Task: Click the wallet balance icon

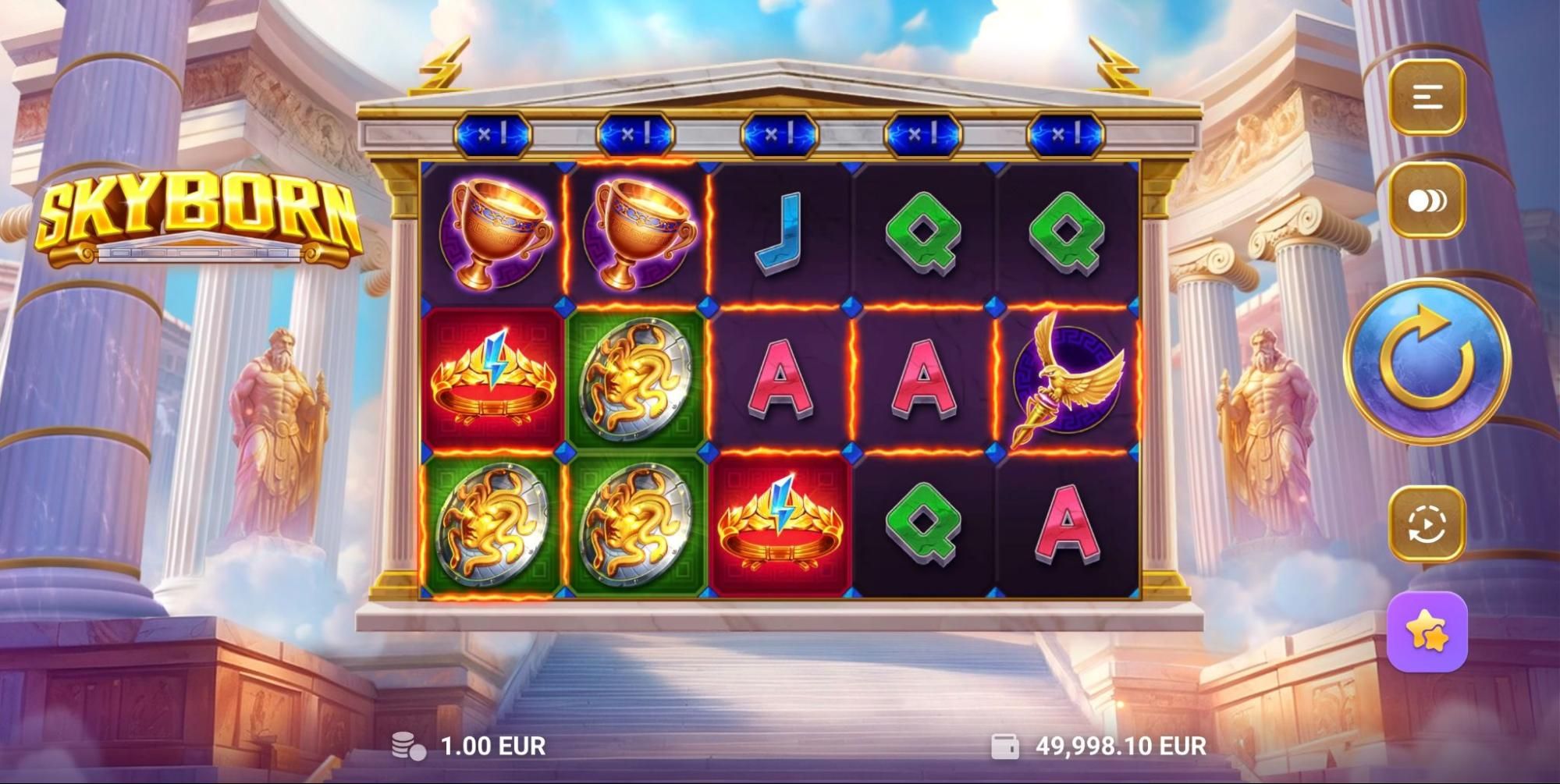Action: click(x=1007, y=745)
